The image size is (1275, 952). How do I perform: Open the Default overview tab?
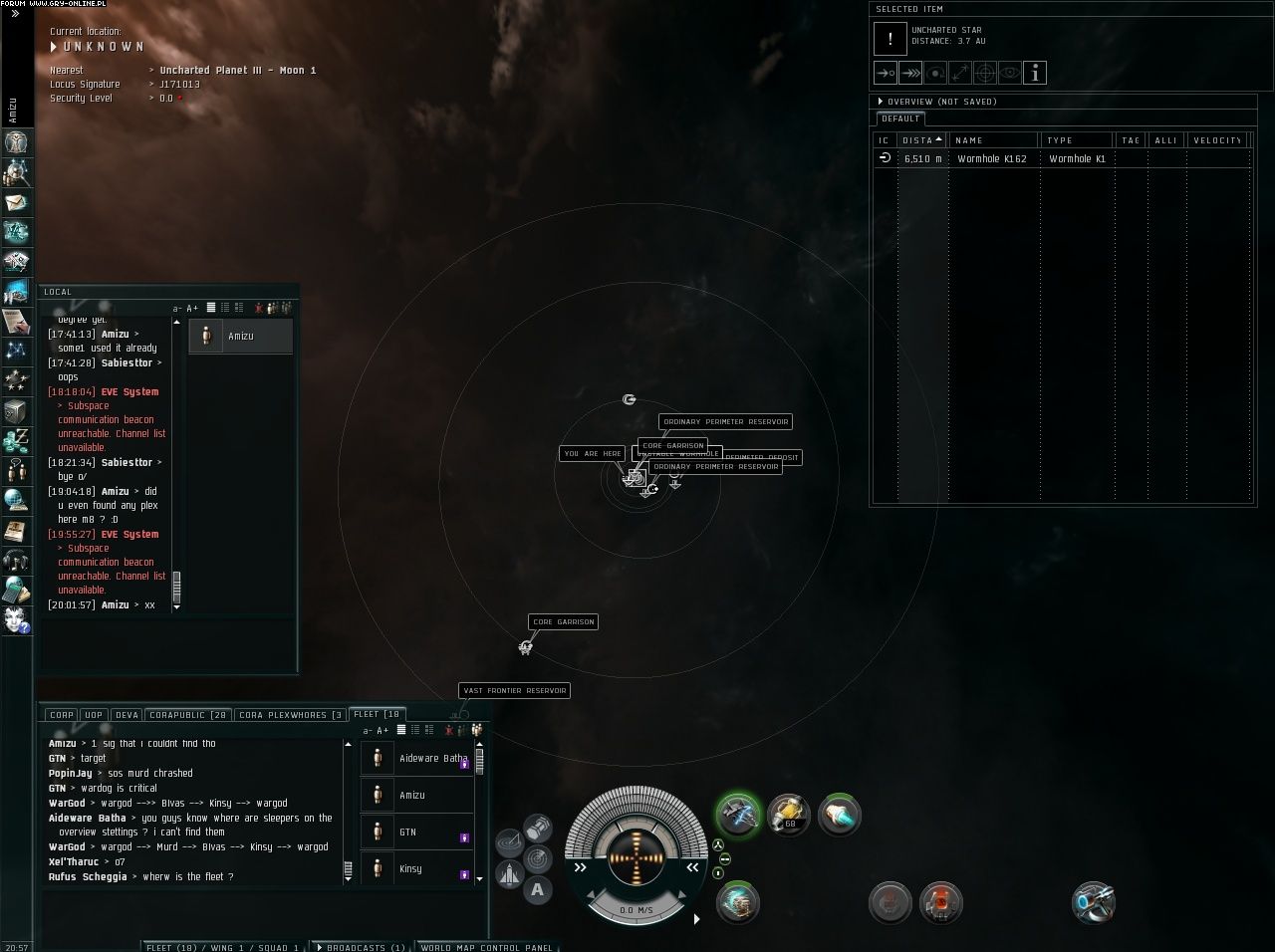(900, 119)
